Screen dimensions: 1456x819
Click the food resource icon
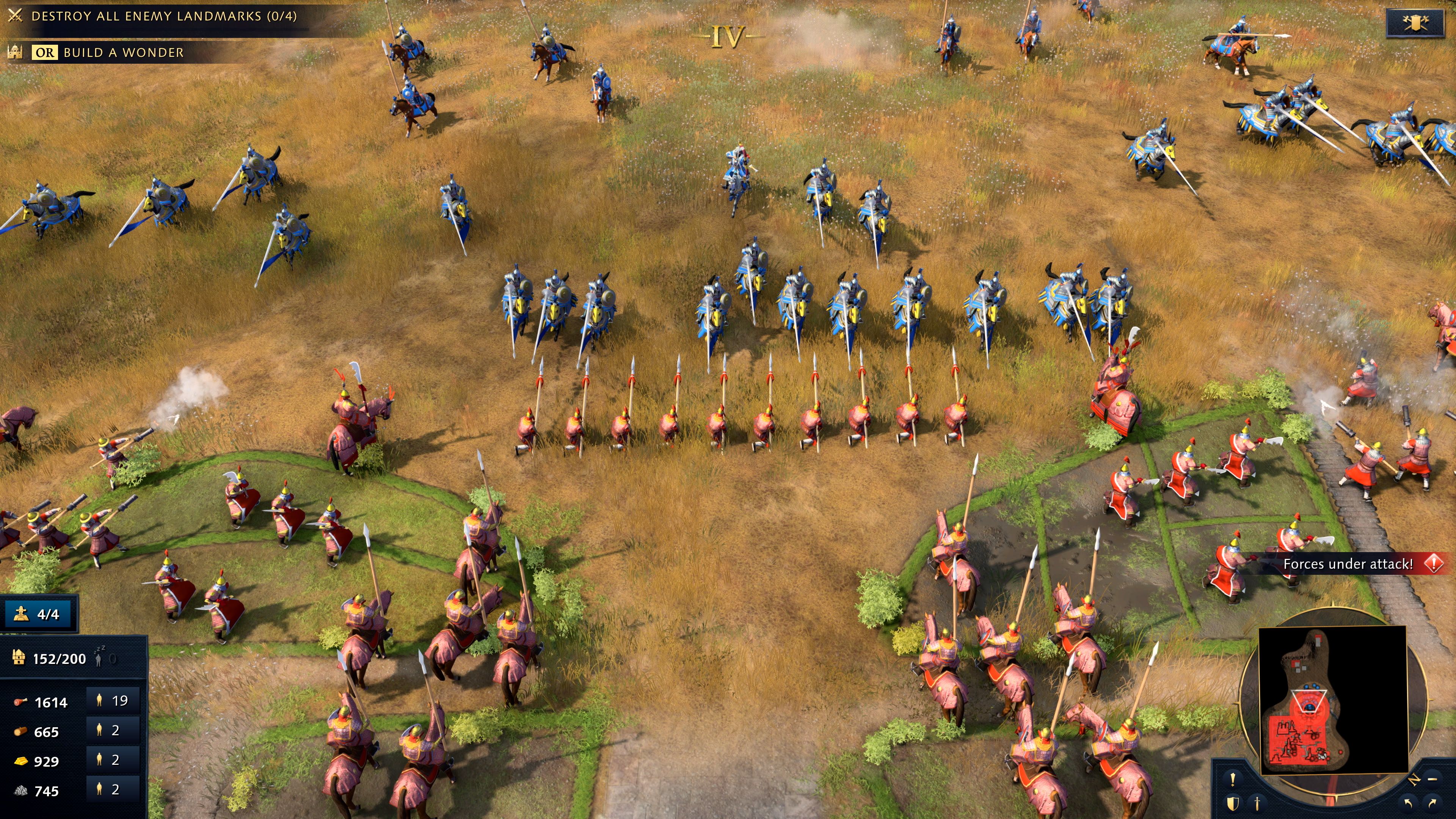(20, 702)
